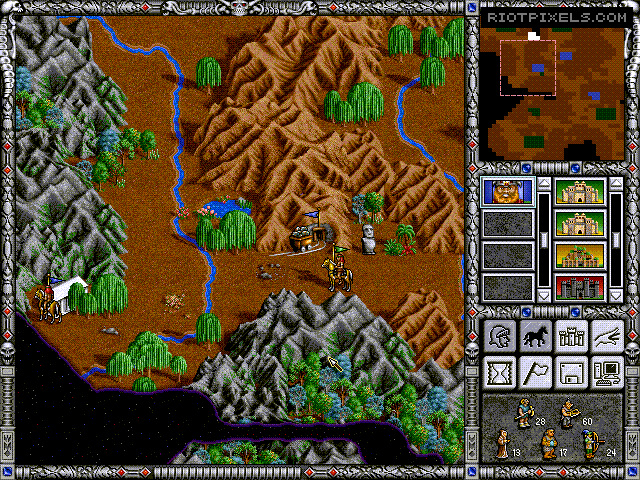
Task: Continue hero movement with the horse button
Action: [535, 337]
